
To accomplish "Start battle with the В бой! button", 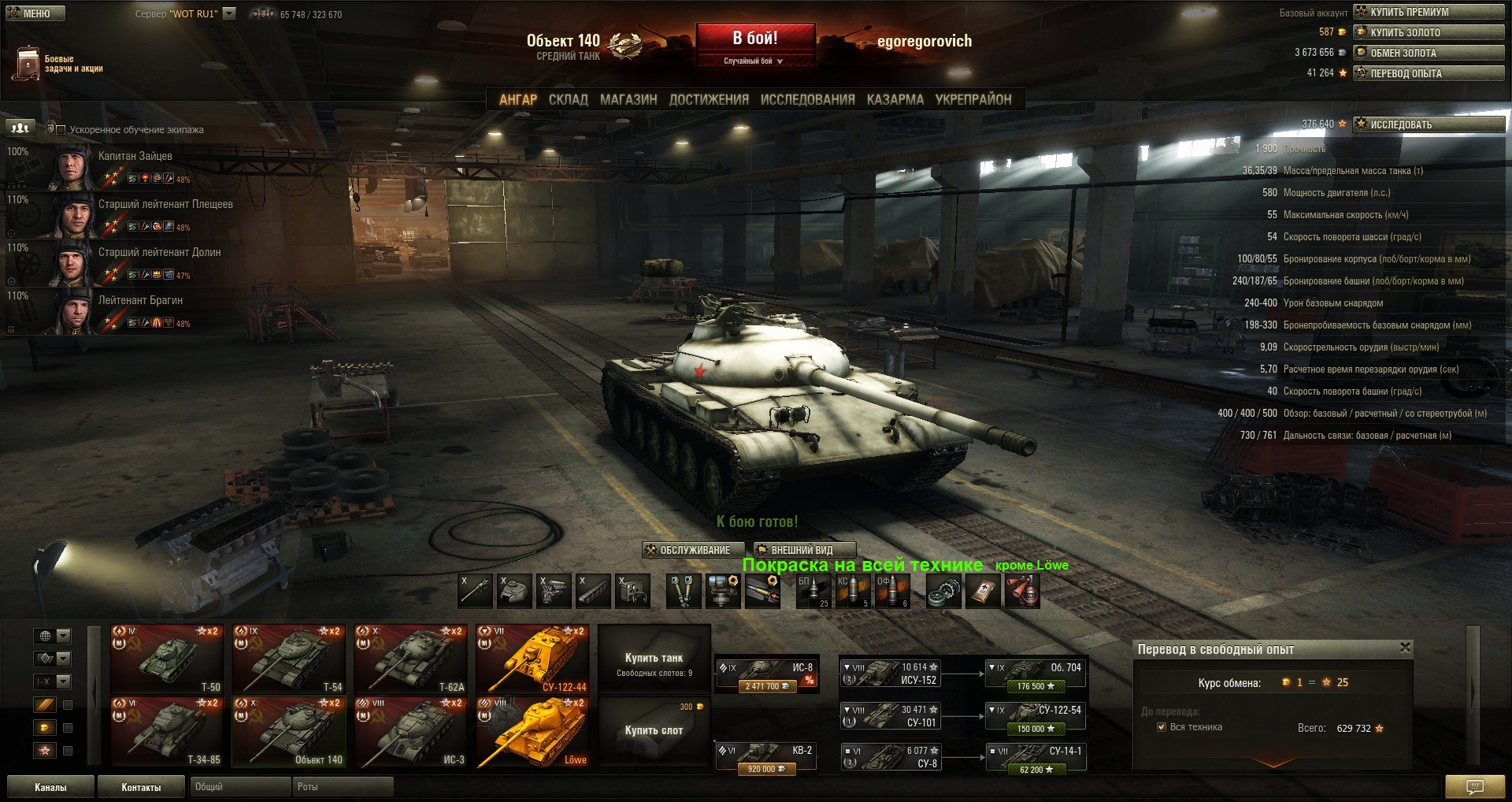I will pos(754,39).
